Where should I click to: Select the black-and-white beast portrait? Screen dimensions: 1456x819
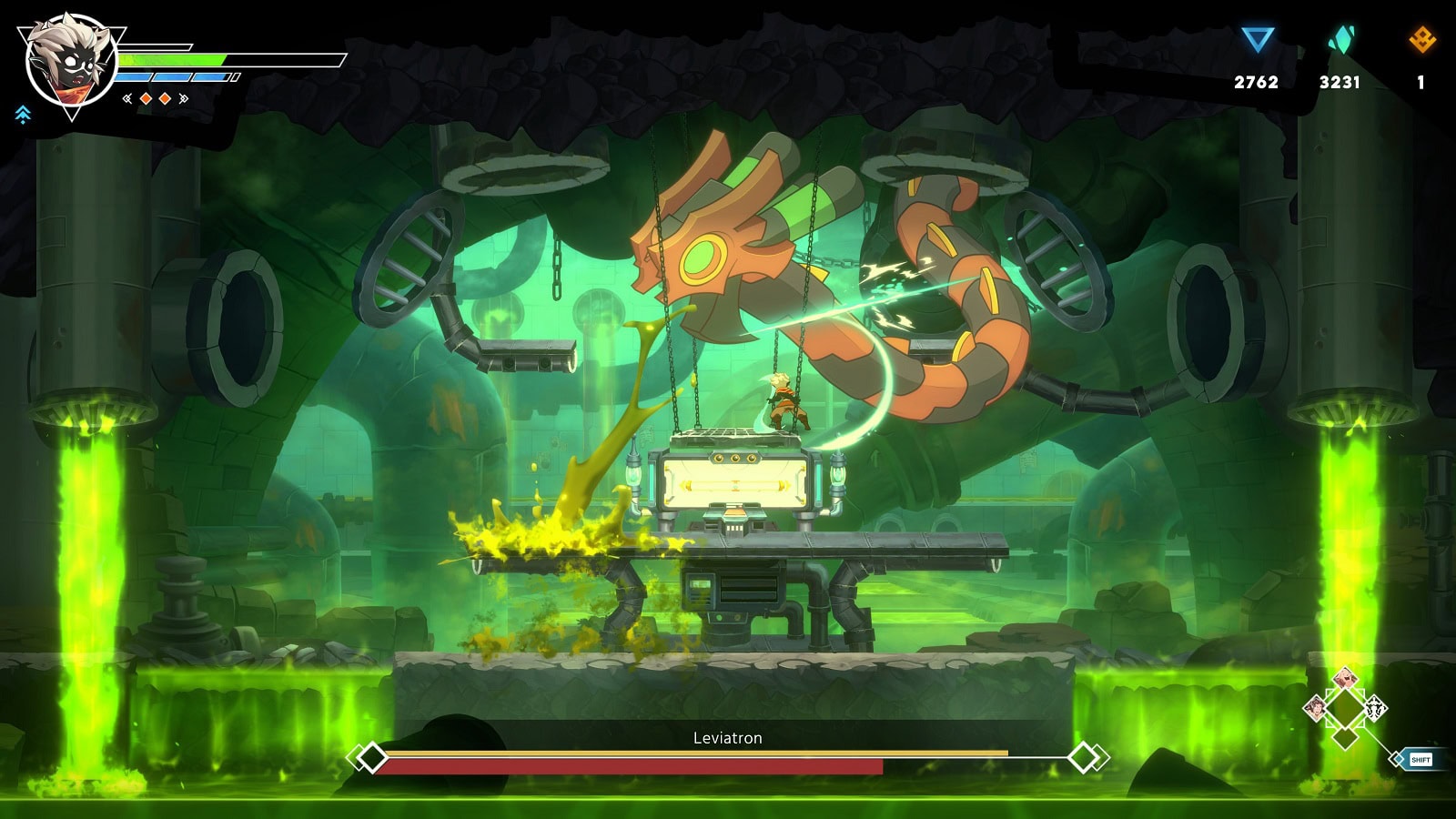click(x=1375, y=707)
